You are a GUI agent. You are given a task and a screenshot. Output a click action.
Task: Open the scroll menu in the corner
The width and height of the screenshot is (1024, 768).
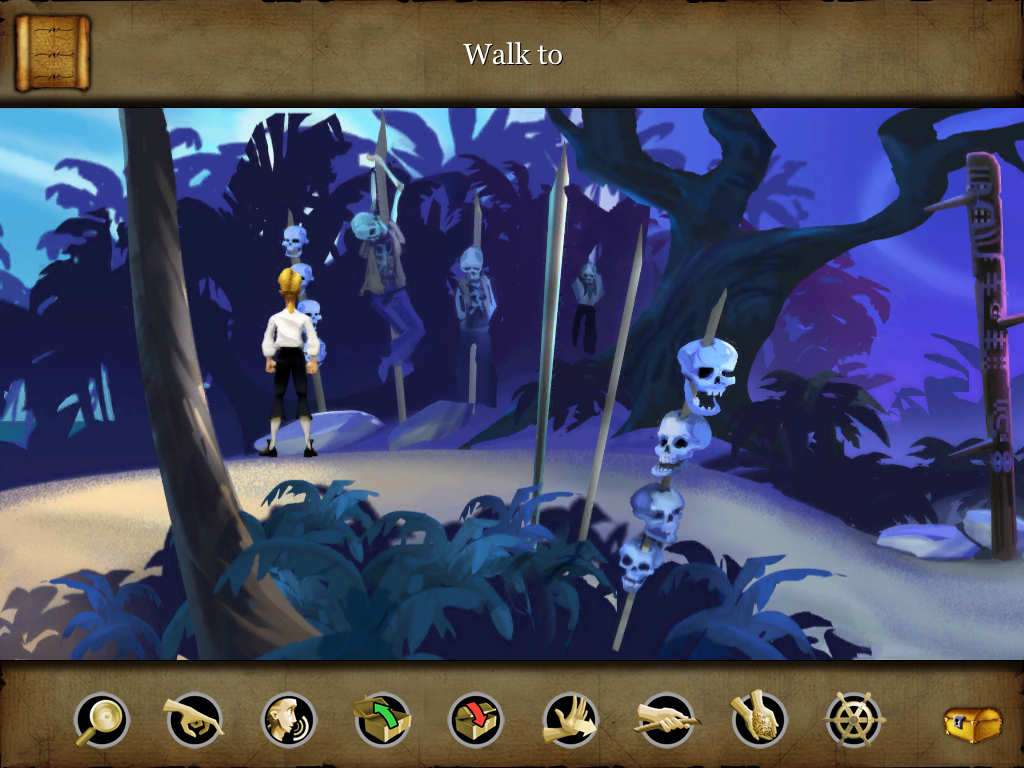click(x=53, y=52)
